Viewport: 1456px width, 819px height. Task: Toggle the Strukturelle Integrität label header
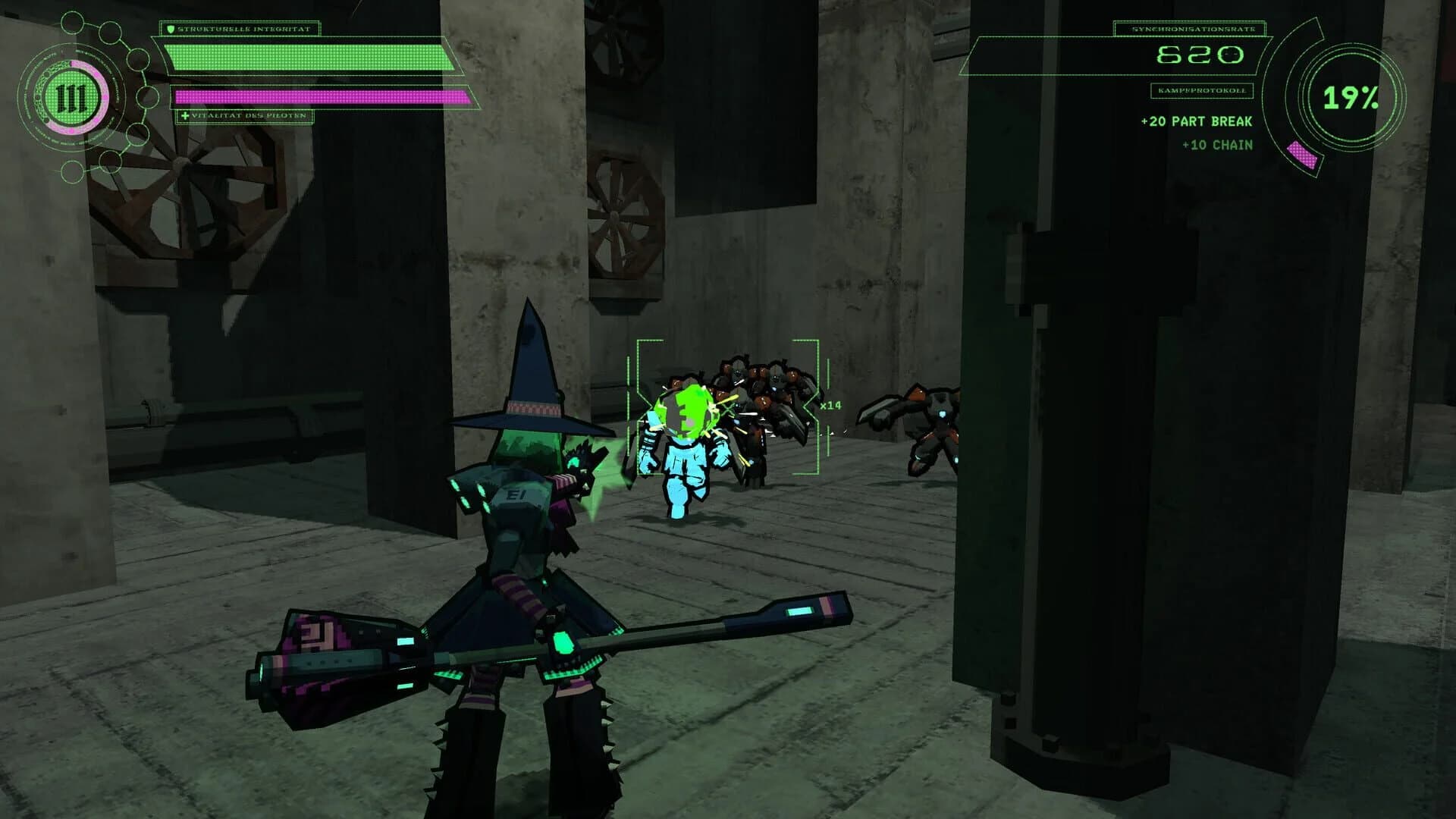pos(243,28)
